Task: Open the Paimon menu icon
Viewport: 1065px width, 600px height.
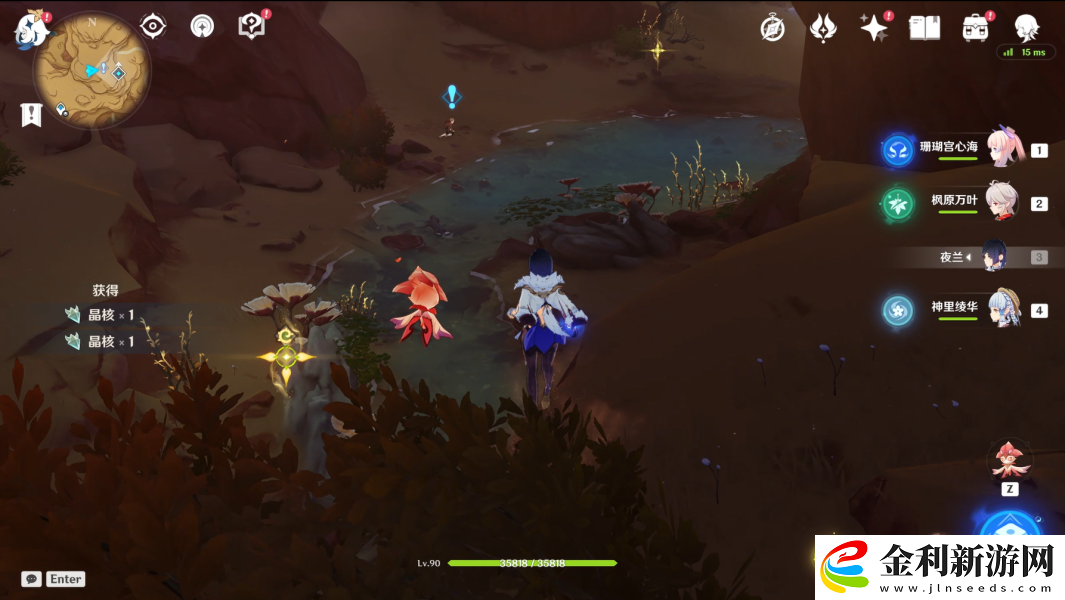Action: (31, 29)
